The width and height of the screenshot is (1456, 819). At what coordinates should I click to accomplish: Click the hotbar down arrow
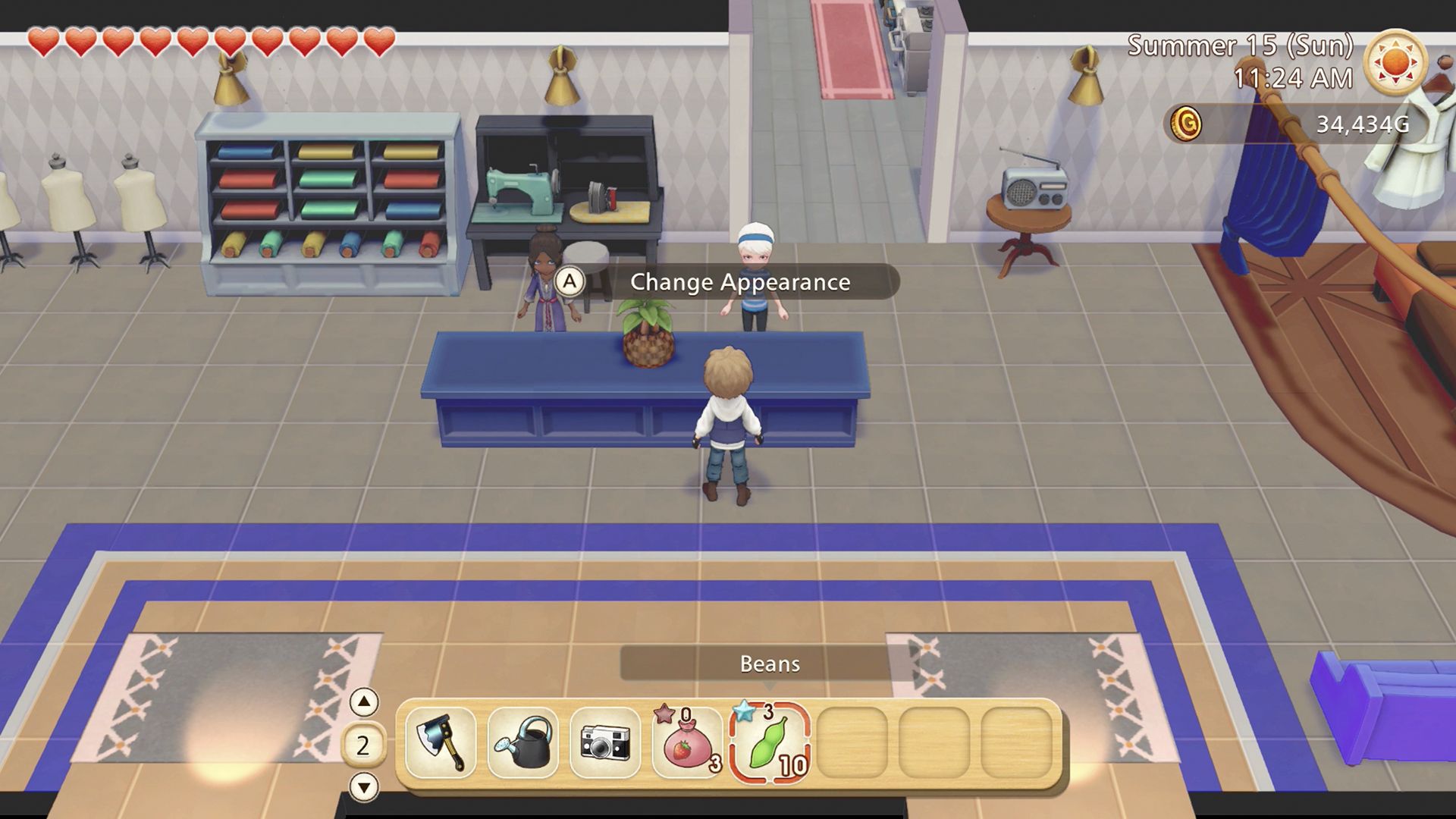[364, 787]
